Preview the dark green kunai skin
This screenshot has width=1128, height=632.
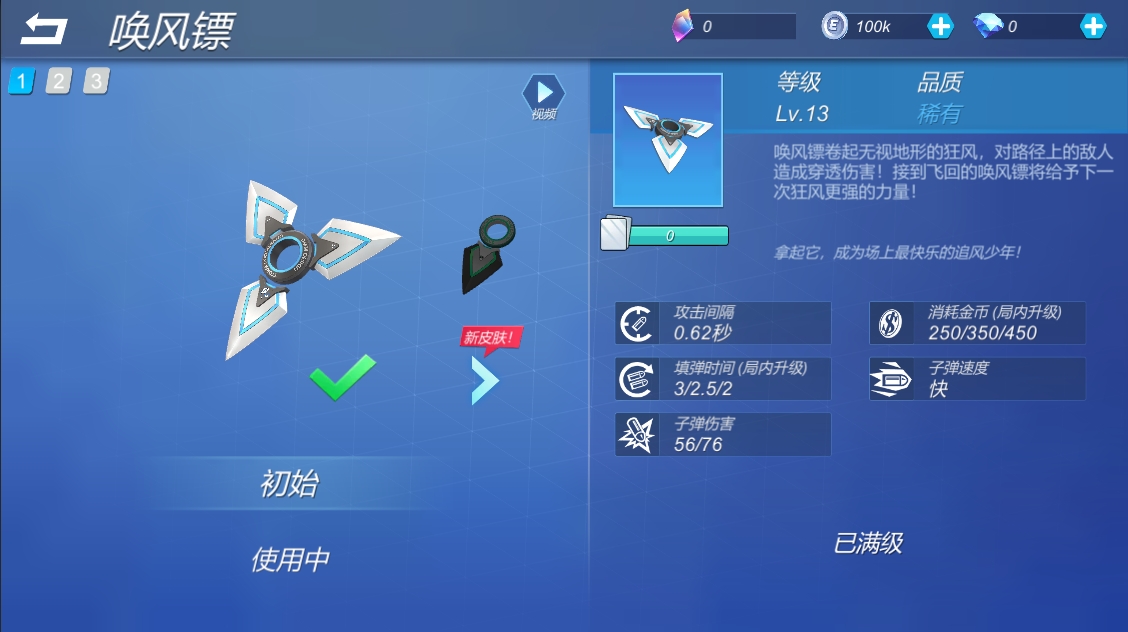(487, 255)
